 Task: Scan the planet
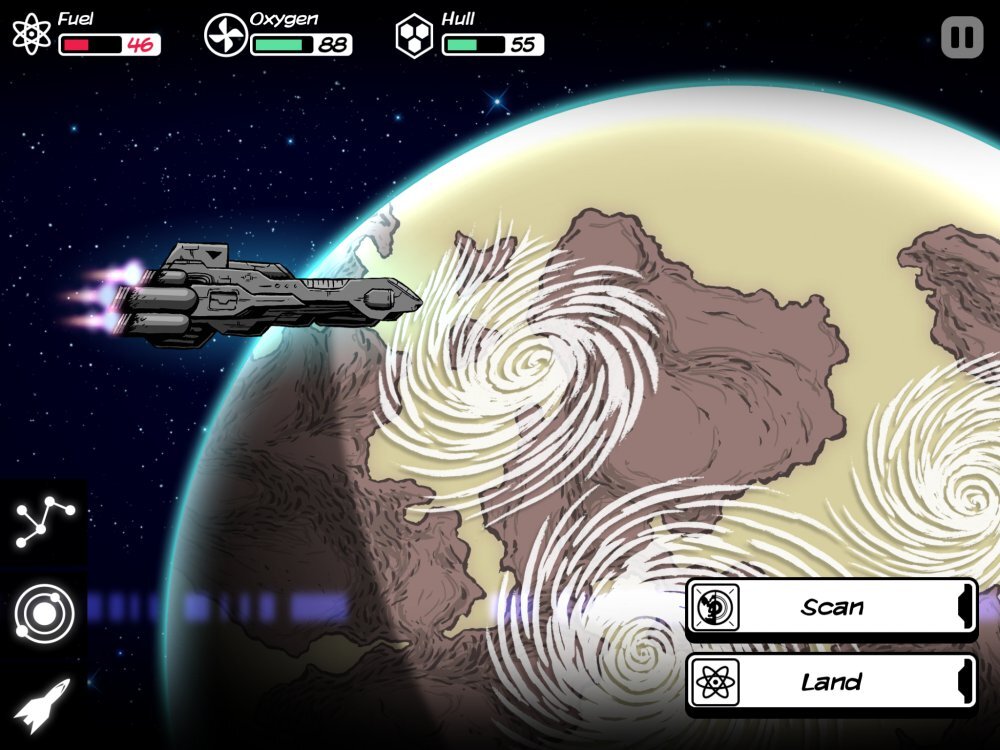pyautogui.click(x=830, y=607)
